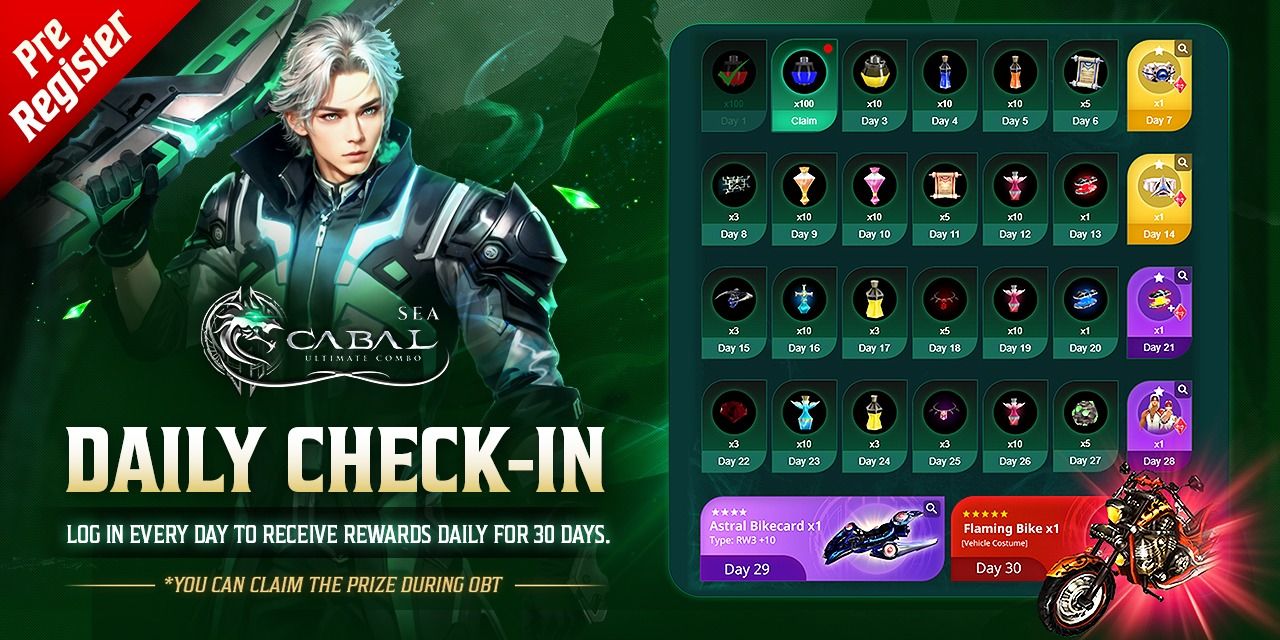Image resolution: width=1280 pixels, height=640 pixels.
Task: Open the Day 28 purple reward tile
Action: coord(1158,426)
